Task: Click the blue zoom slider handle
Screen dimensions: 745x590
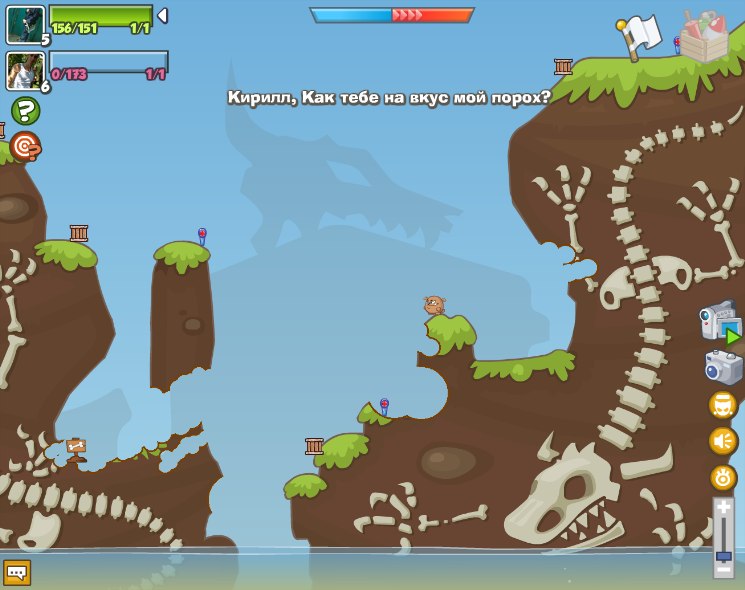Action: (723, 555)
